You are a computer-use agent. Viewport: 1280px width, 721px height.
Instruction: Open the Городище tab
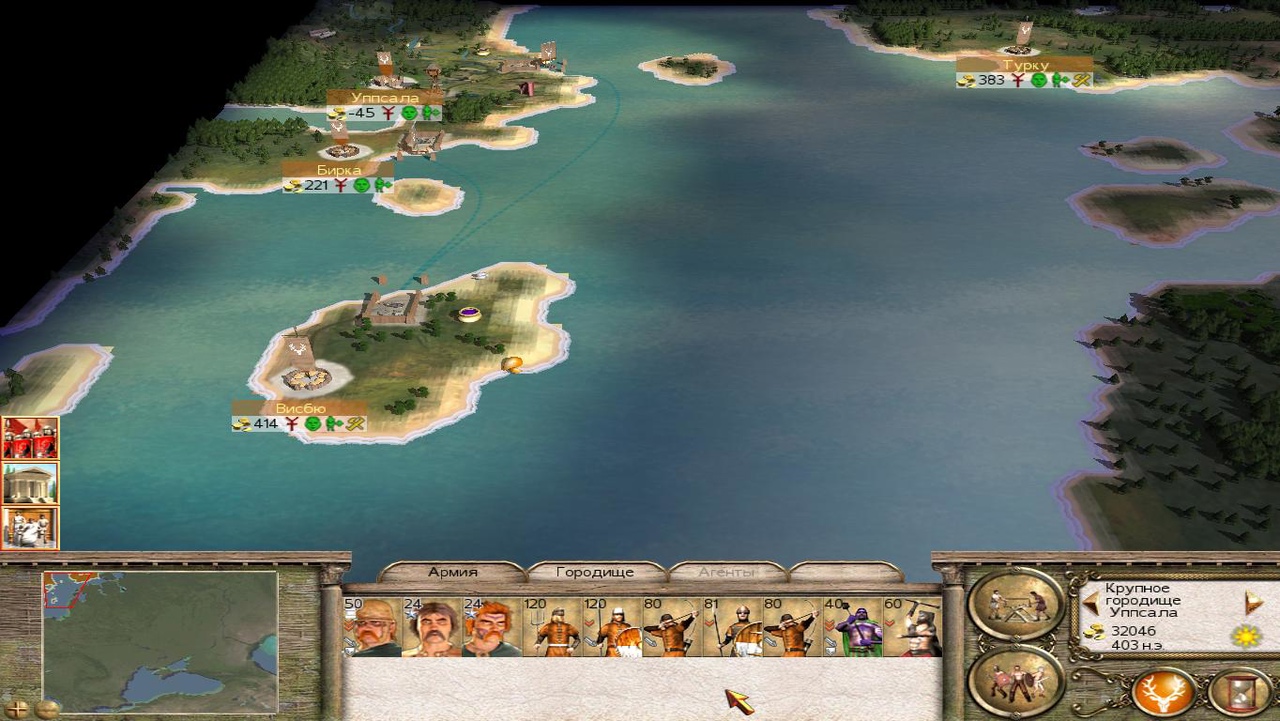click(594, 573)
